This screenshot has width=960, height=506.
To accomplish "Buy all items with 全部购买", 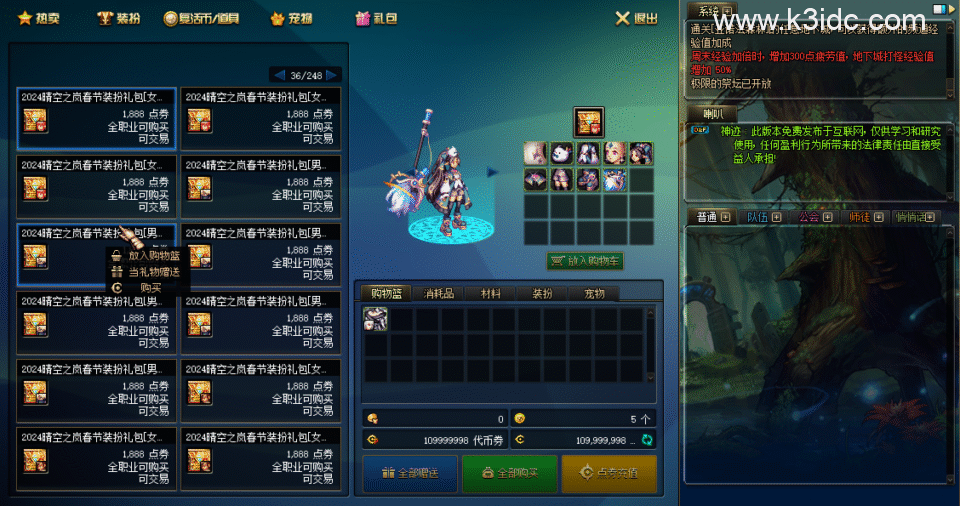I will coord(509,473).
